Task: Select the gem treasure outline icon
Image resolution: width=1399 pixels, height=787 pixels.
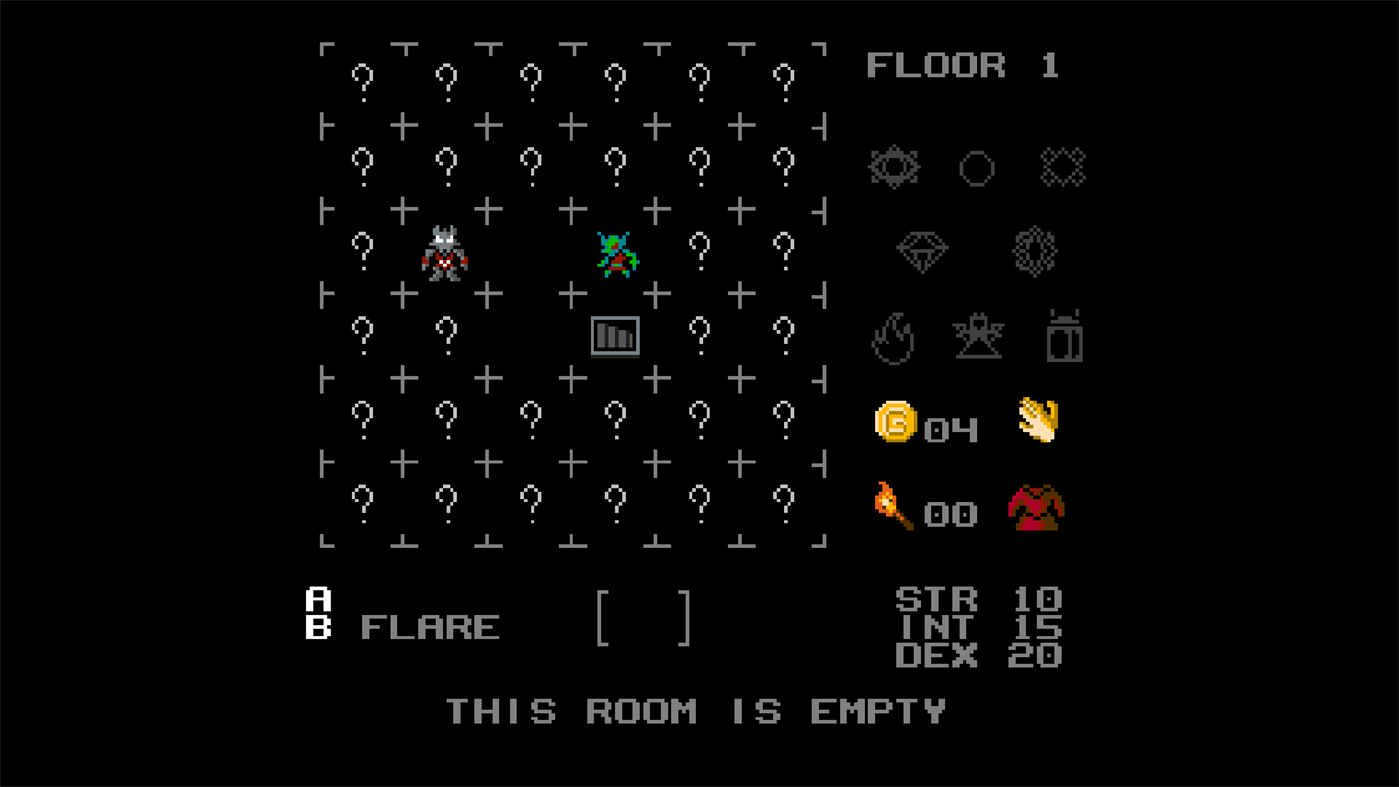Action: tap(1036, 251)
